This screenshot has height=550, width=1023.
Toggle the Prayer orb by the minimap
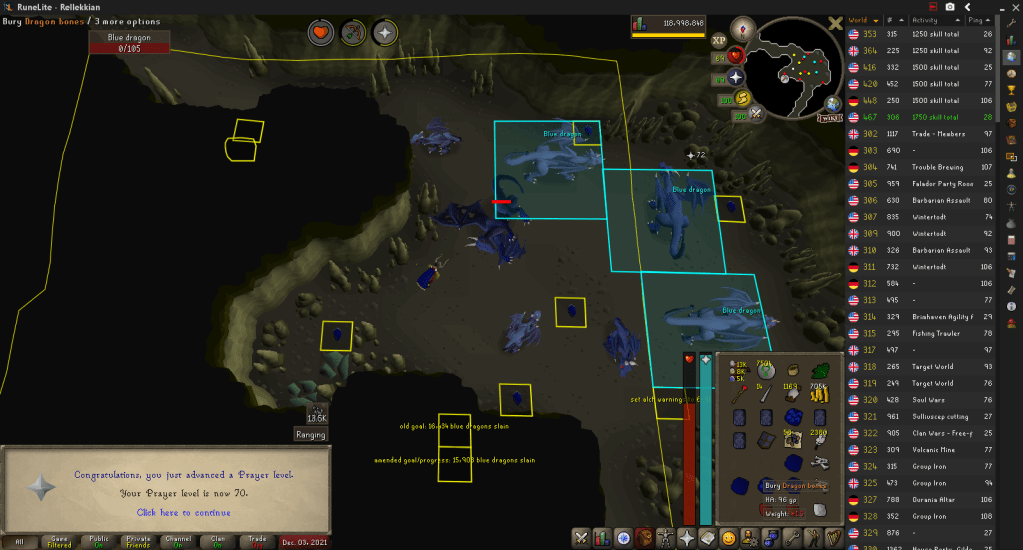coord(737,78)
